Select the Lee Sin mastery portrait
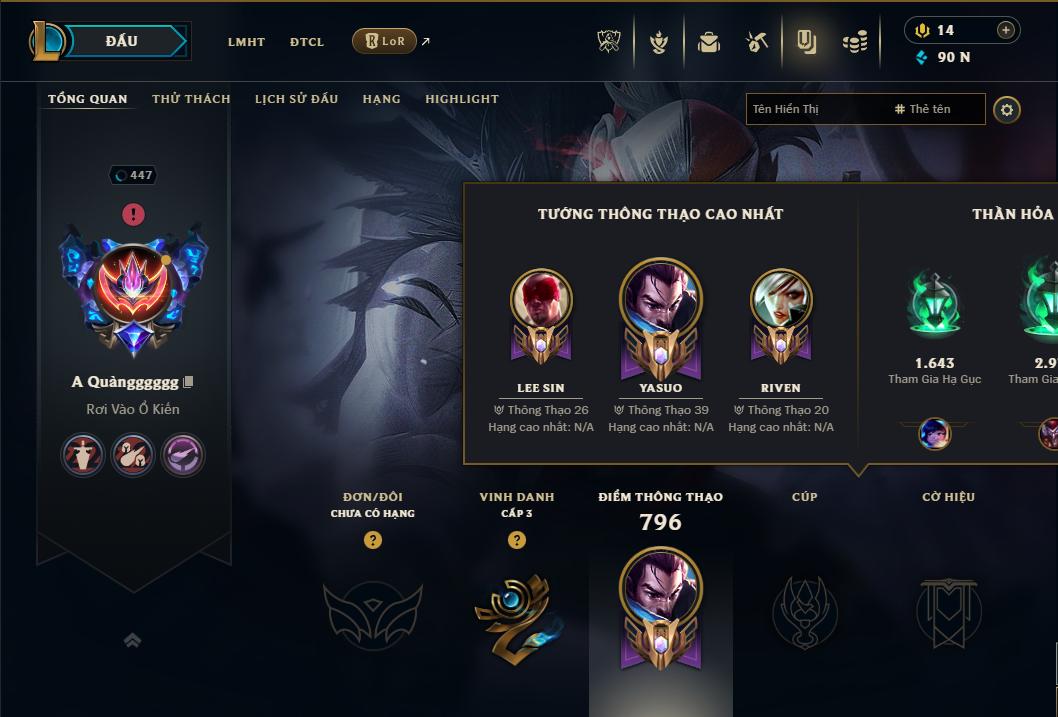 tap(541, 300)
